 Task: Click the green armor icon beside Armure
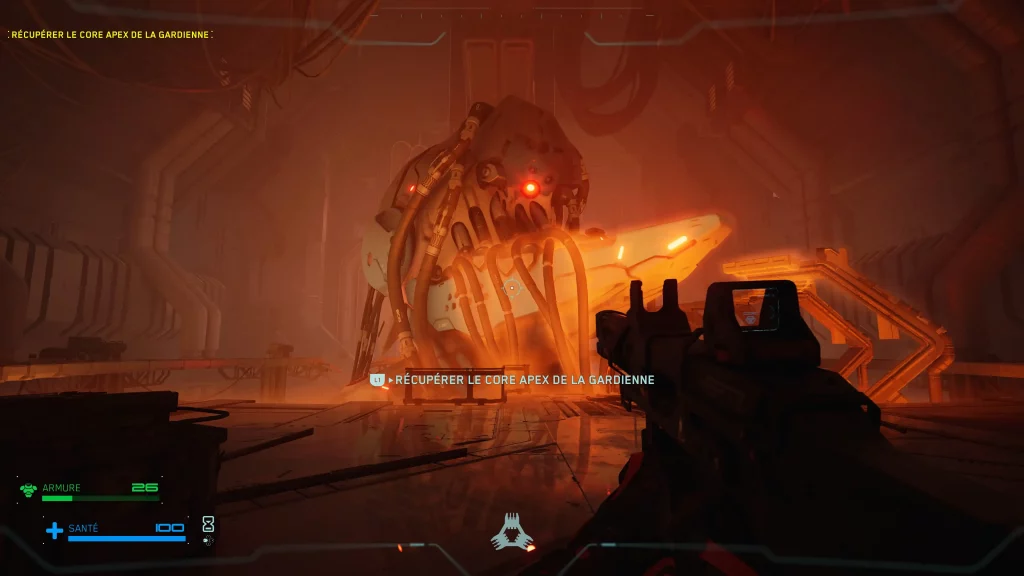point(28,490)
